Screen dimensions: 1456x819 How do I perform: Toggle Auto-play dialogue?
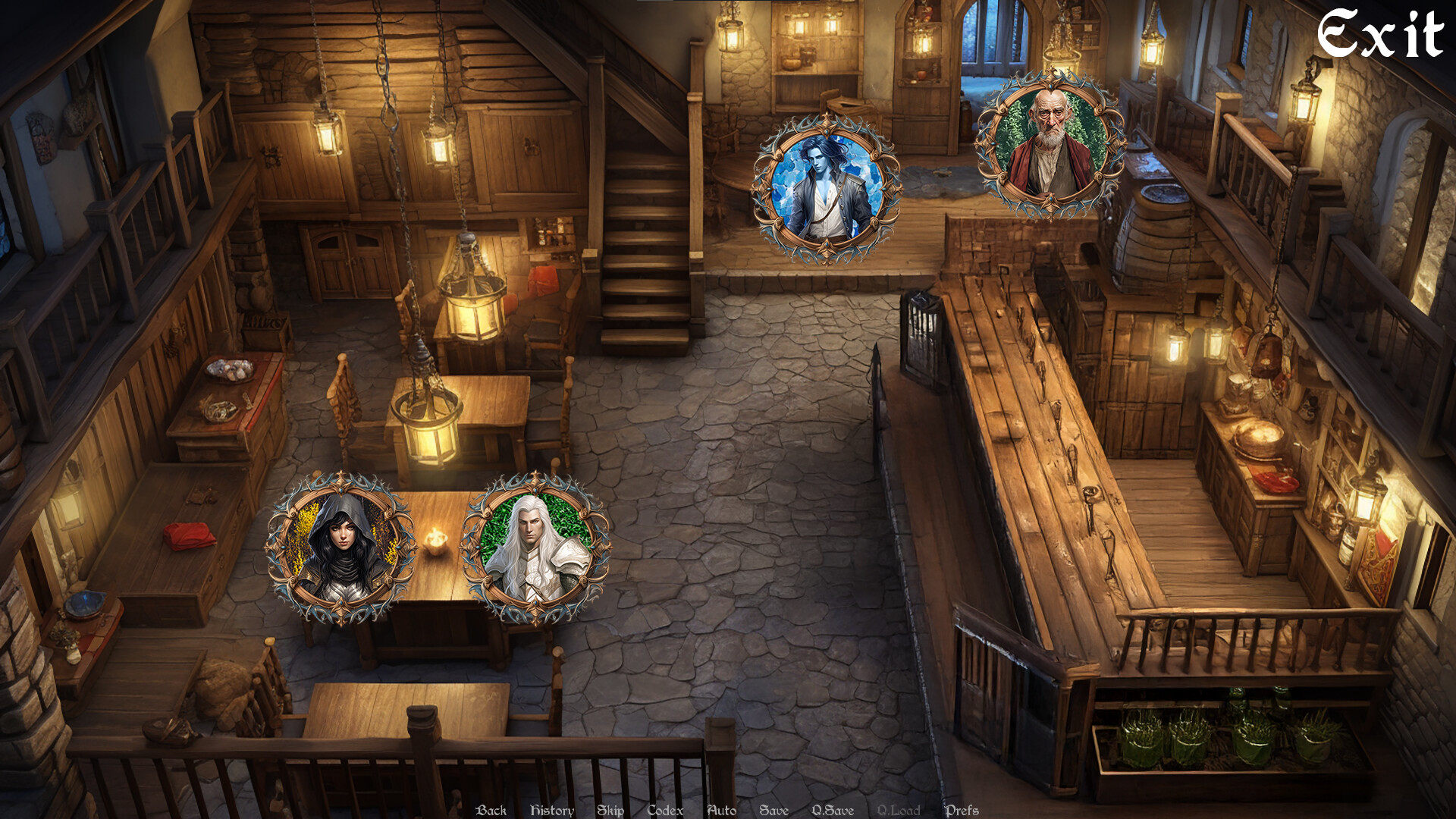(721, 810)
